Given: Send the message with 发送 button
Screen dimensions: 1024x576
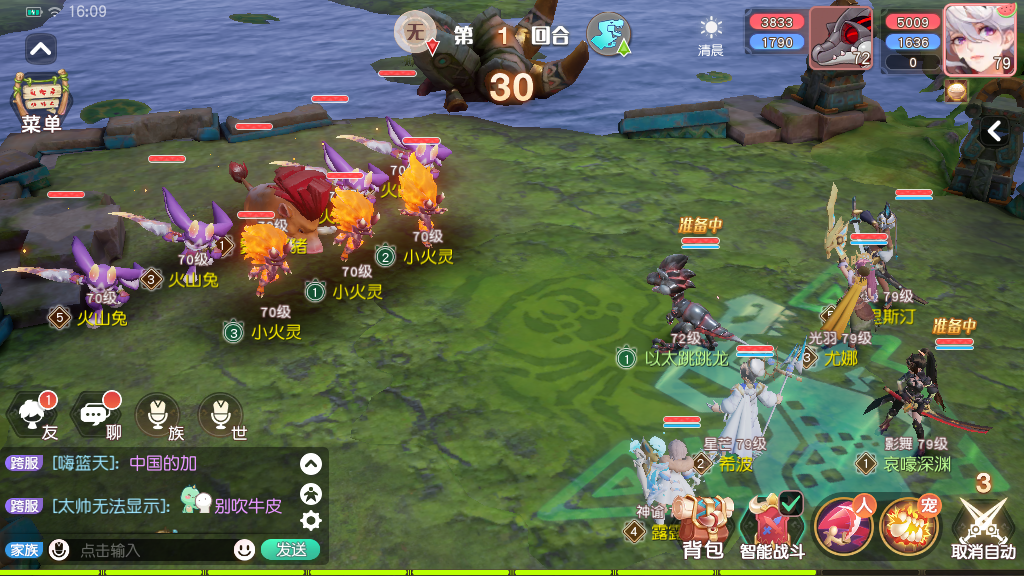Looking at the screenshot, I should 290,549.
